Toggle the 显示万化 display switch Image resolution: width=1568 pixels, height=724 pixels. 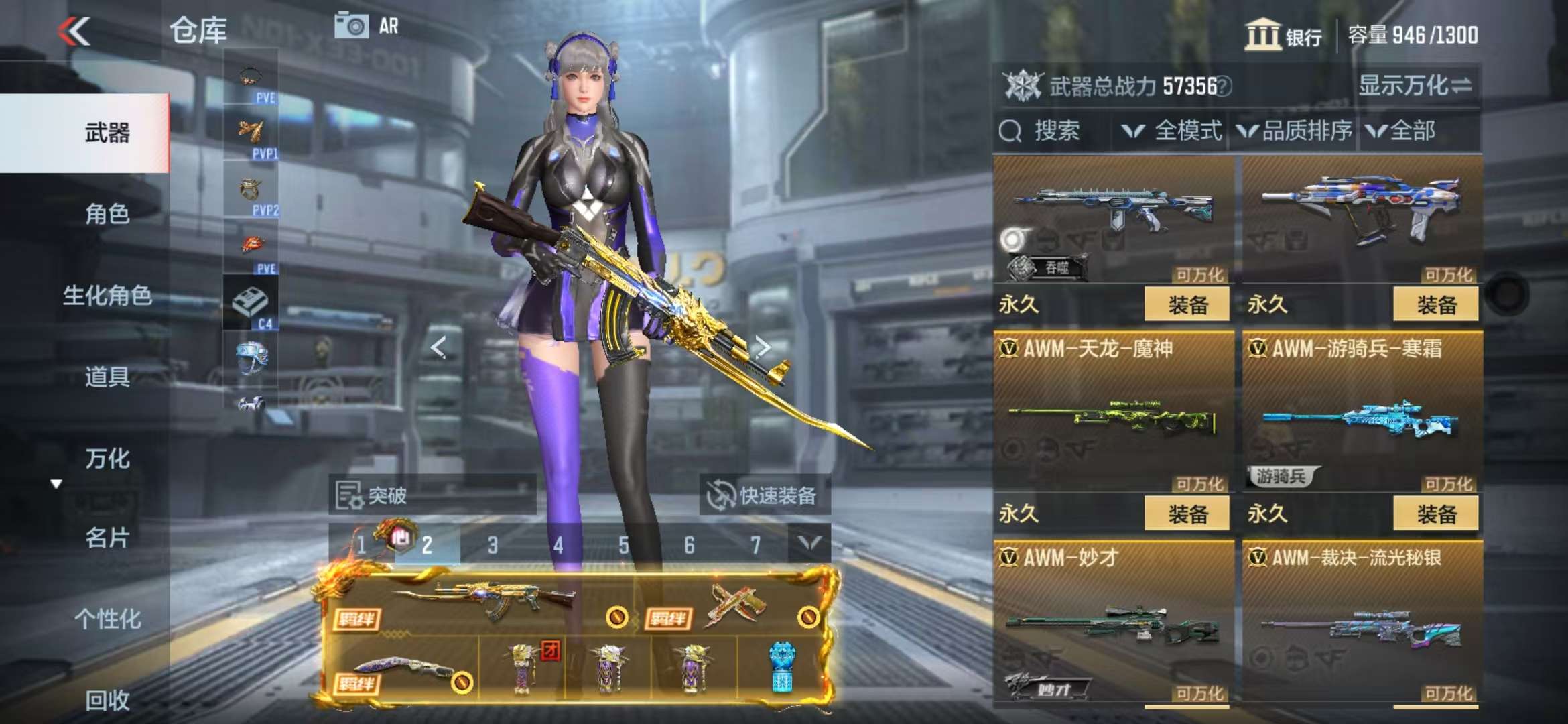1415,86
